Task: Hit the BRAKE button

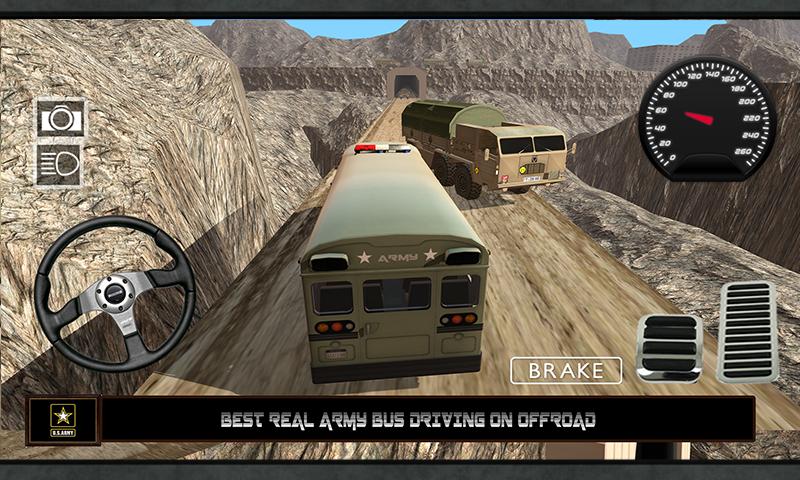Action: click(x=566, y=370)
